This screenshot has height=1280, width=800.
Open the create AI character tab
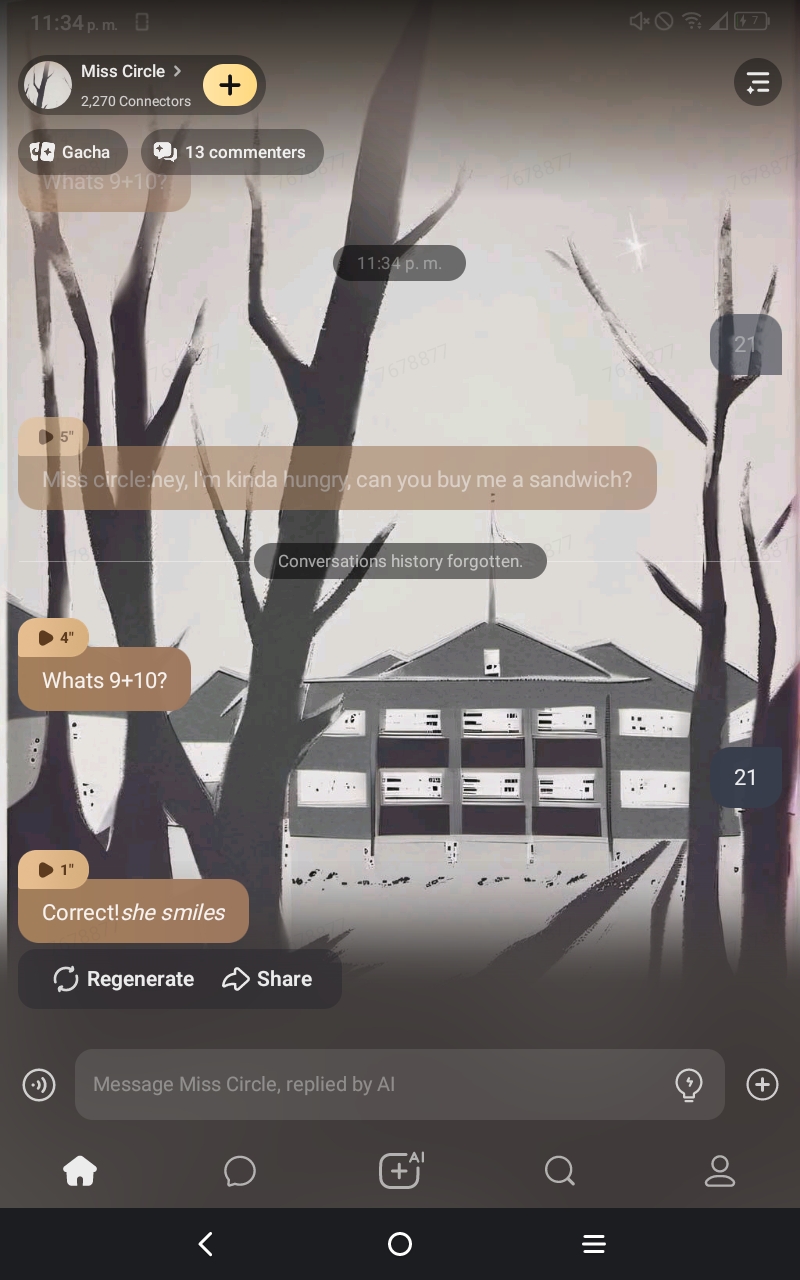tap(400, 1170)
